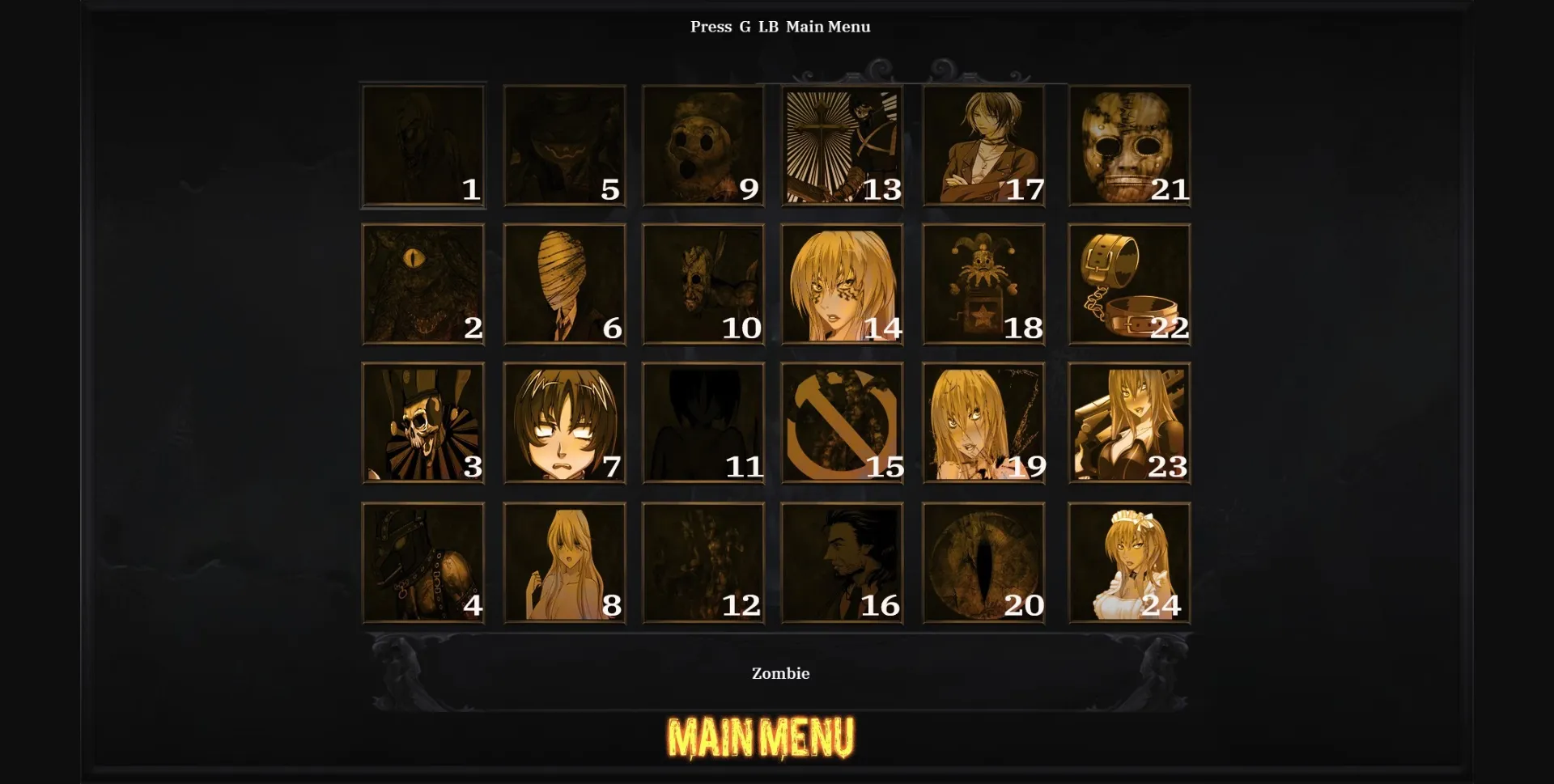1554x784 pixels.
Task: Open the smiling mask image numbered 9
Action: 703,146
